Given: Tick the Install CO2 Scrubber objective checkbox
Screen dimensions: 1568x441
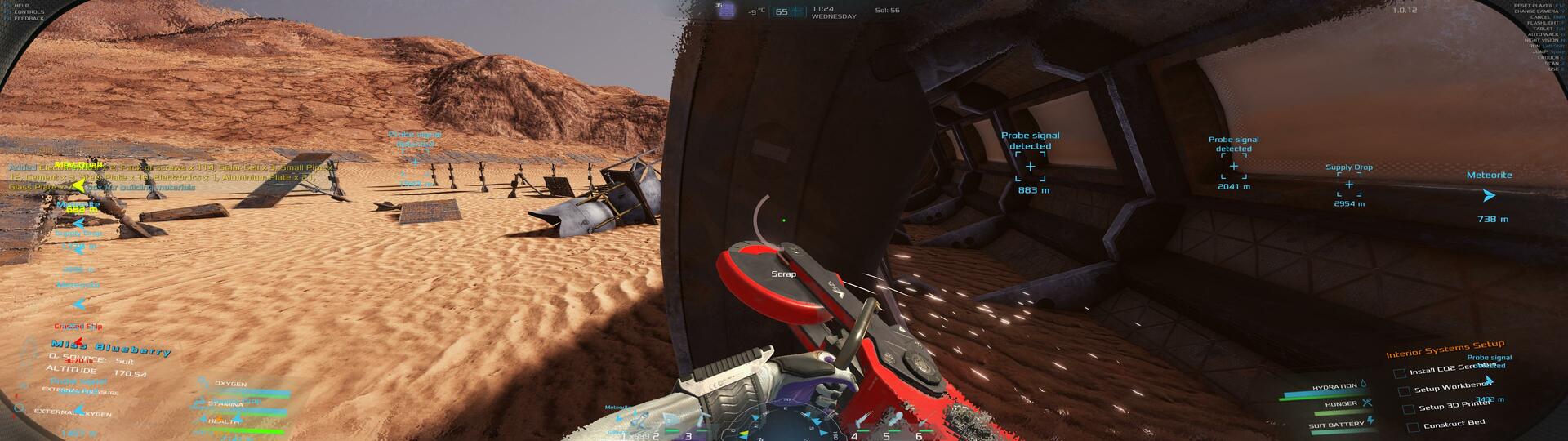Looking at the screenshot, I should [x=1400, y=373].
